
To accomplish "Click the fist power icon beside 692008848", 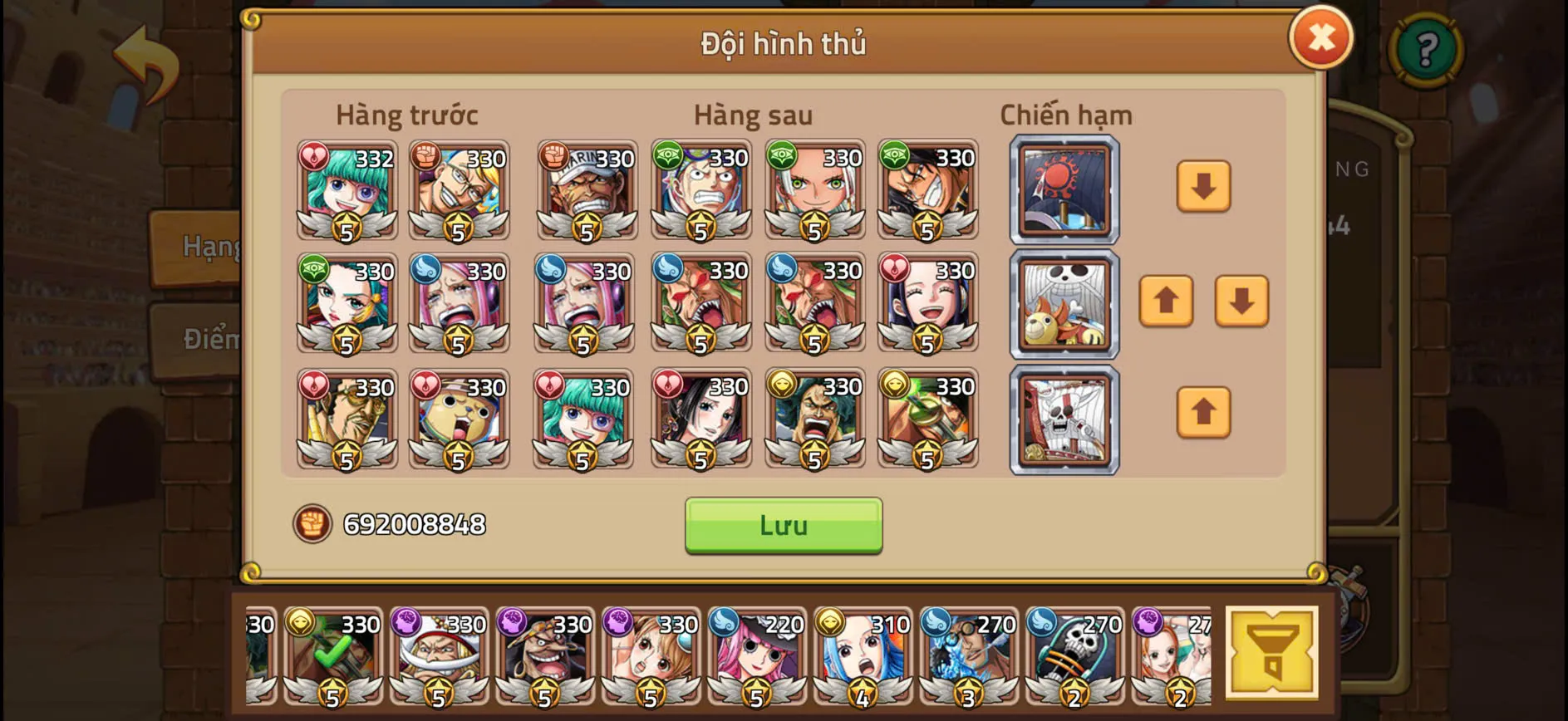I will tap(311, 523).
